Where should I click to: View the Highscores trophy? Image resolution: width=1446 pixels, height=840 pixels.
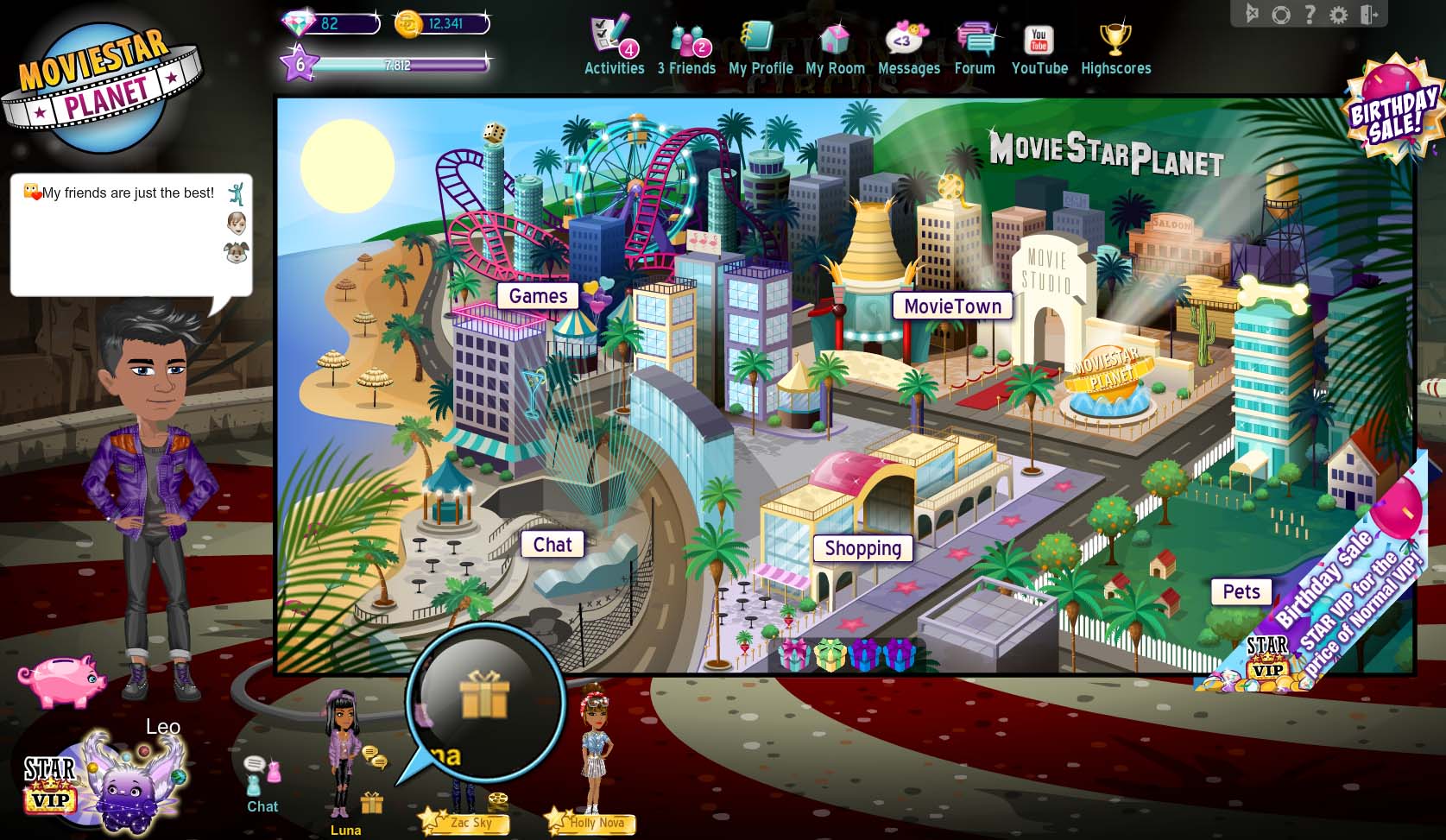pyautogui.click(x=1115, y=47)
